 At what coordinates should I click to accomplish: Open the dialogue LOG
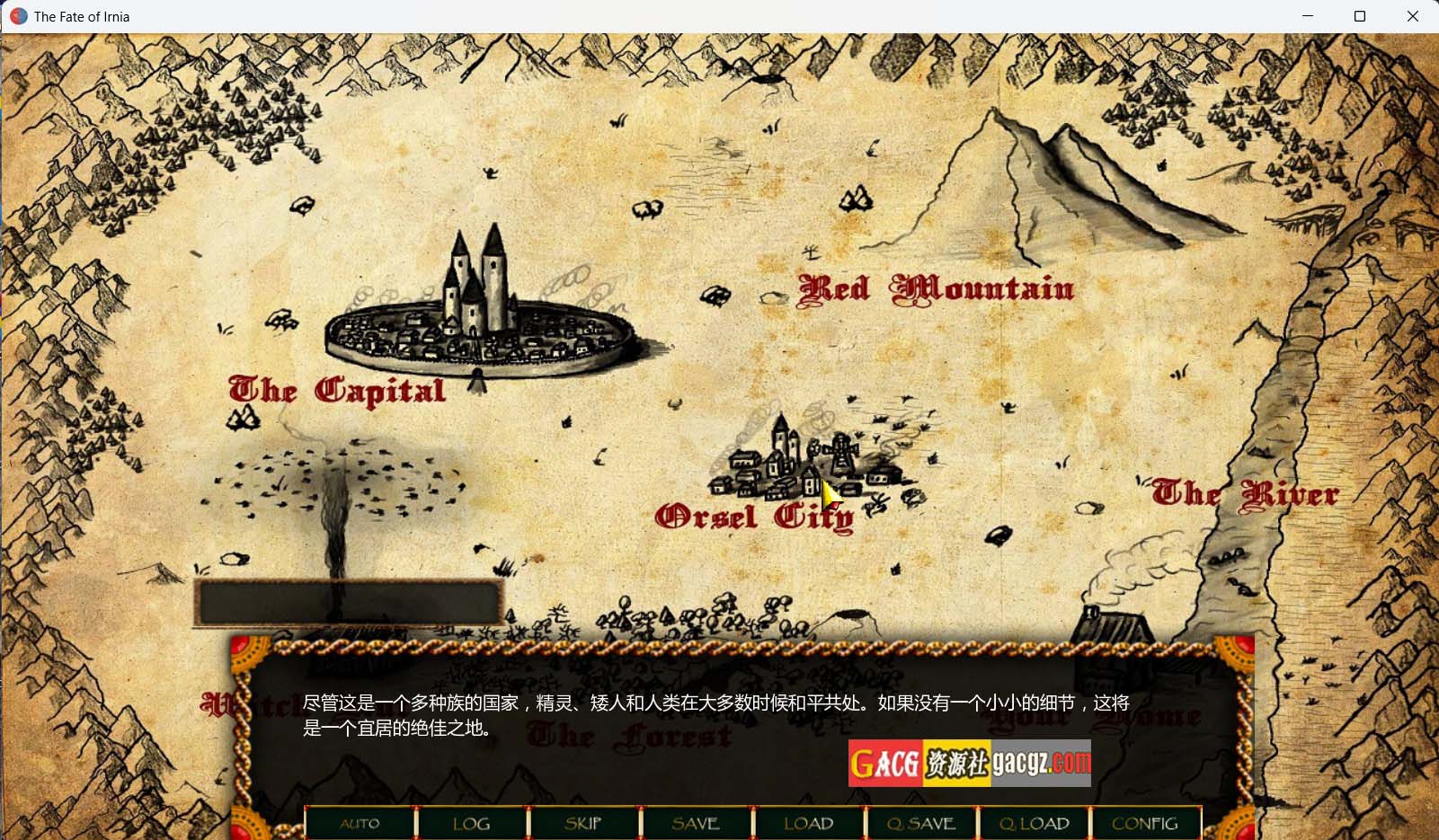point(472,823)
